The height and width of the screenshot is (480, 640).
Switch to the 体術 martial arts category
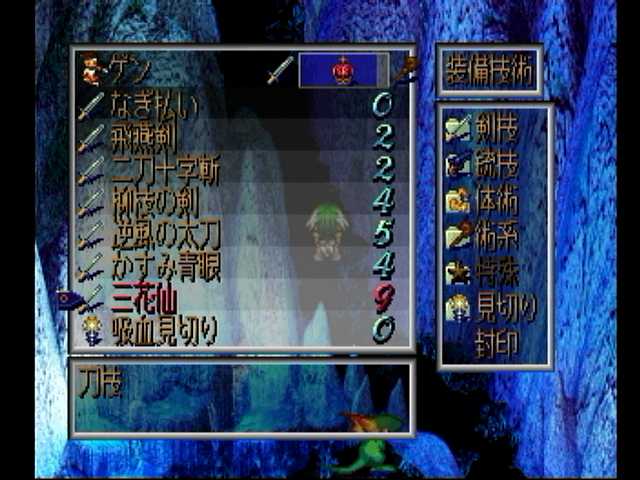pos(495,198)
